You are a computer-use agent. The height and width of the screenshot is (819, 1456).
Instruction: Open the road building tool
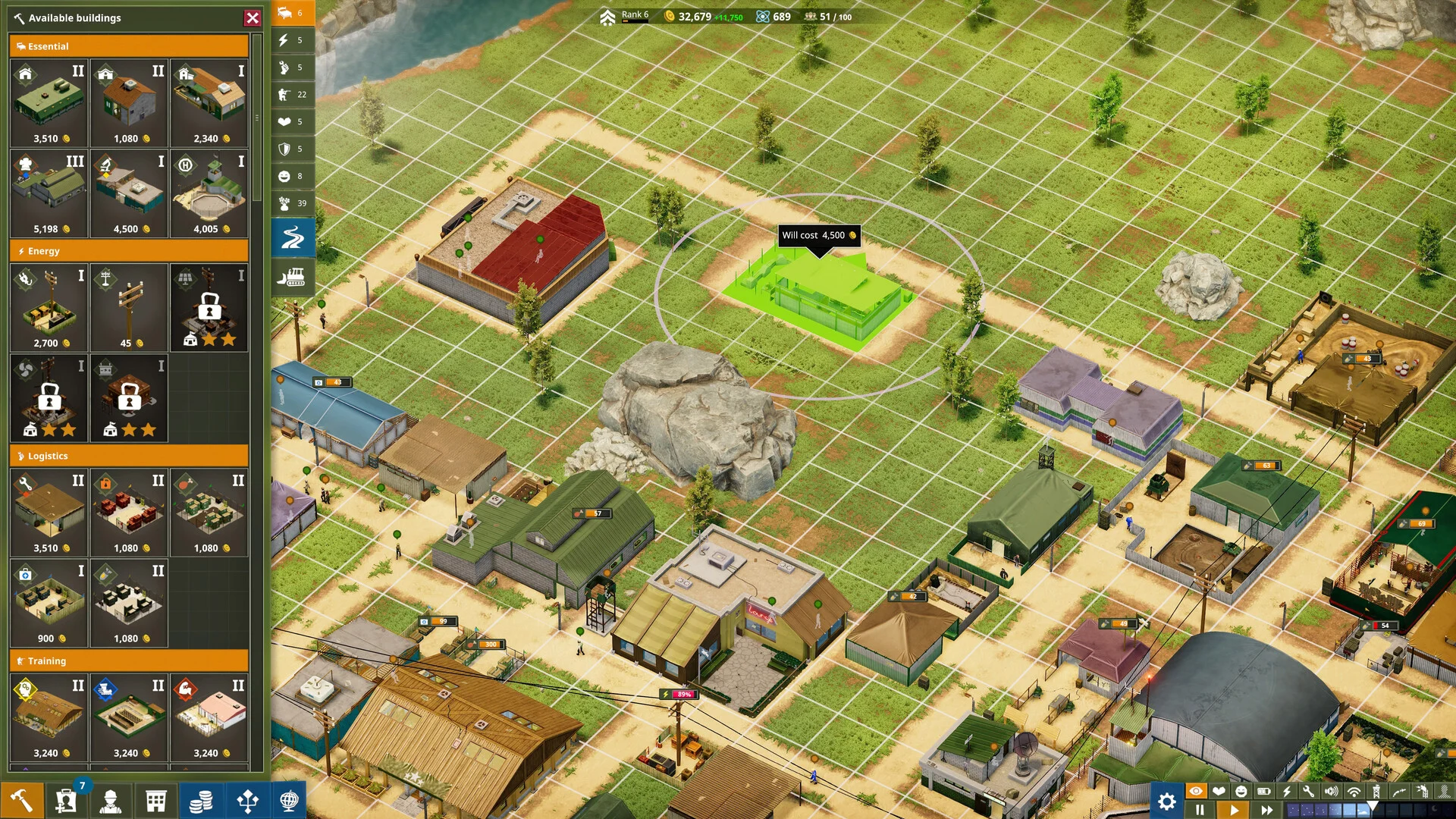pyautogui.click(x=293, y=238)
